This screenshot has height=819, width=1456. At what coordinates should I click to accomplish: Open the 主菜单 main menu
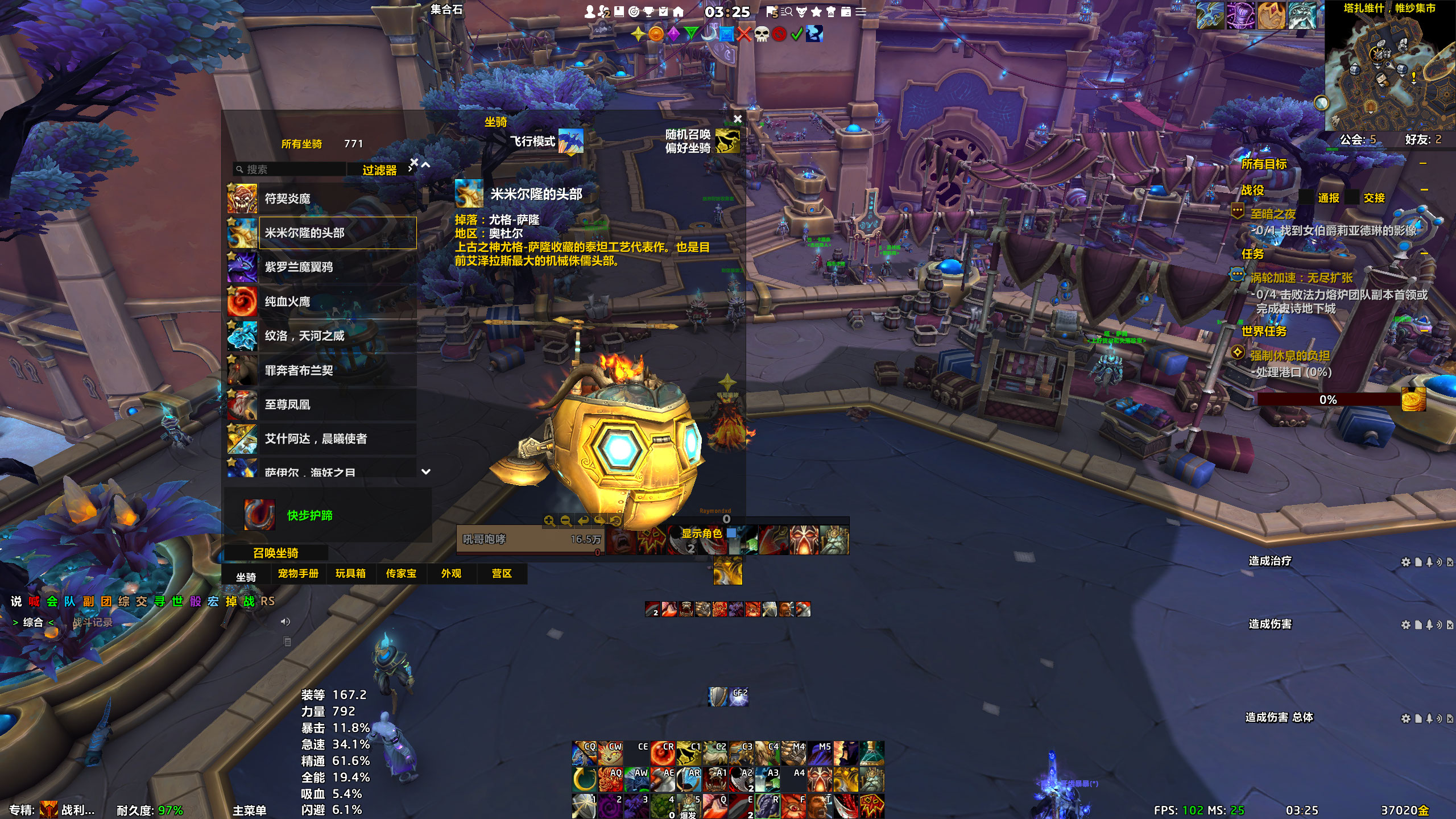click(249, 810)
